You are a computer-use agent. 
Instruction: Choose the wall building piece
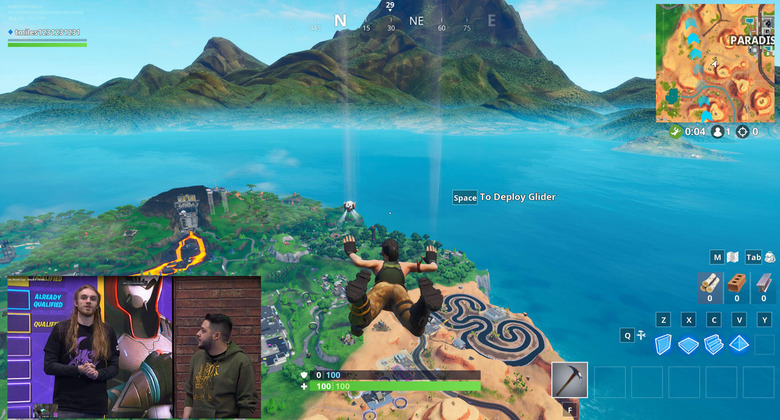(x=662, y=345)
